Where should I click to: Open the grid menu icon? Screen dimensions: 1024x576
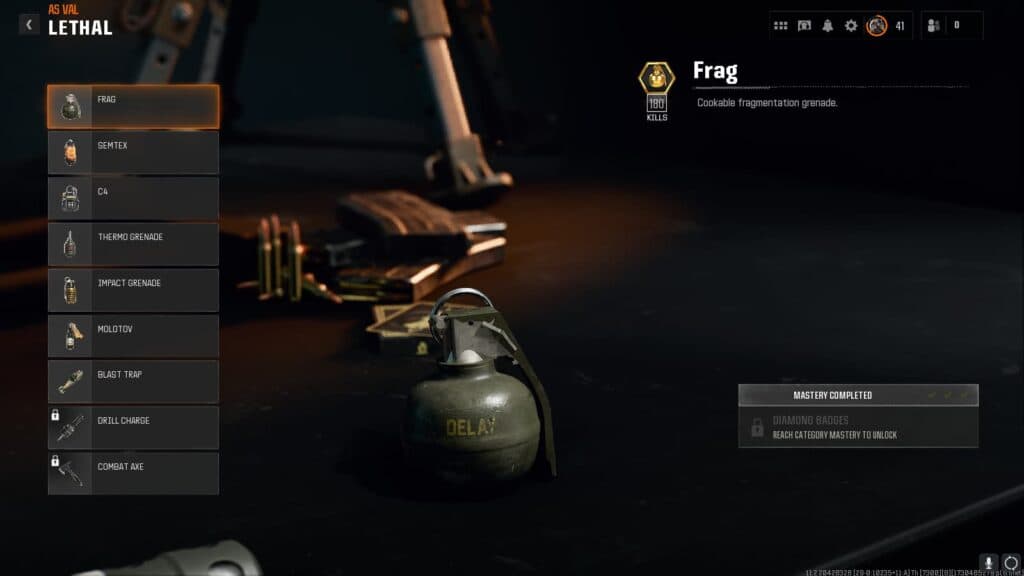pos(781,25)
